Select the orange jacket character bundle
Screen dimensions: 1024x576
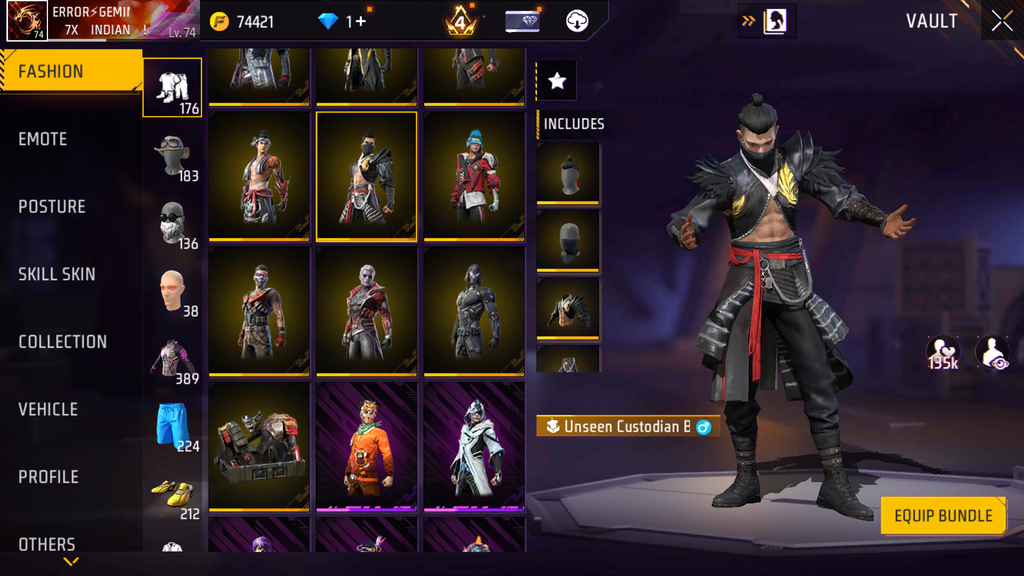pos(366,446)
